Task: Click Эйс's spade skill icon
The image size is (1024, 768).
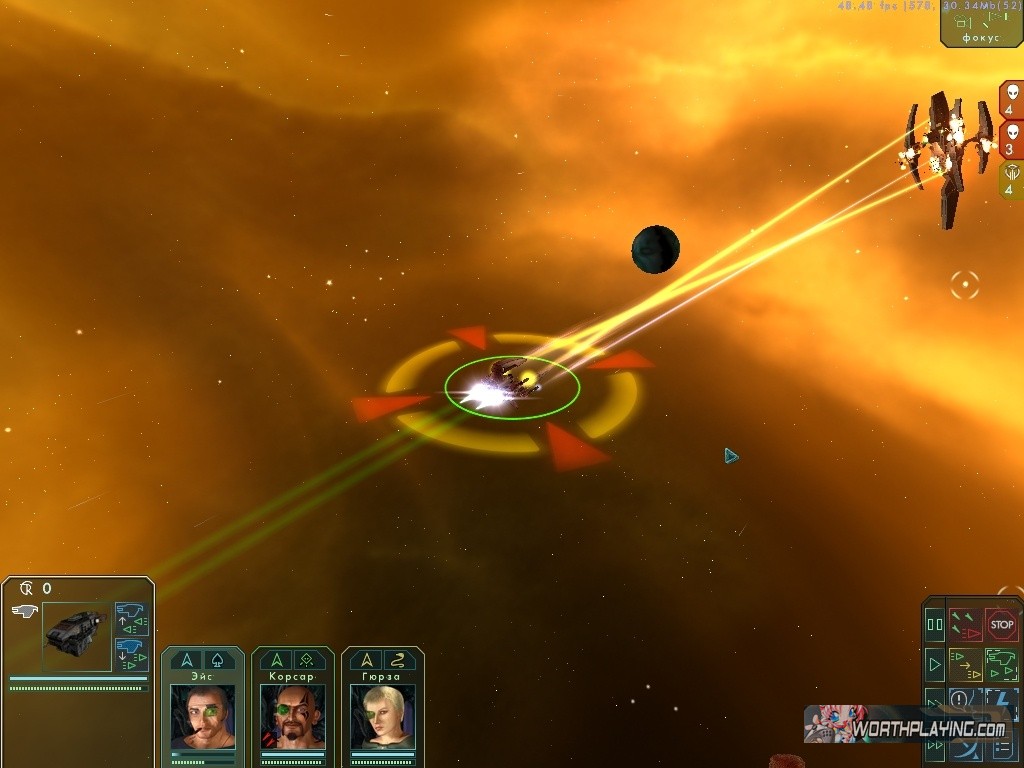Action: point(219,660)
